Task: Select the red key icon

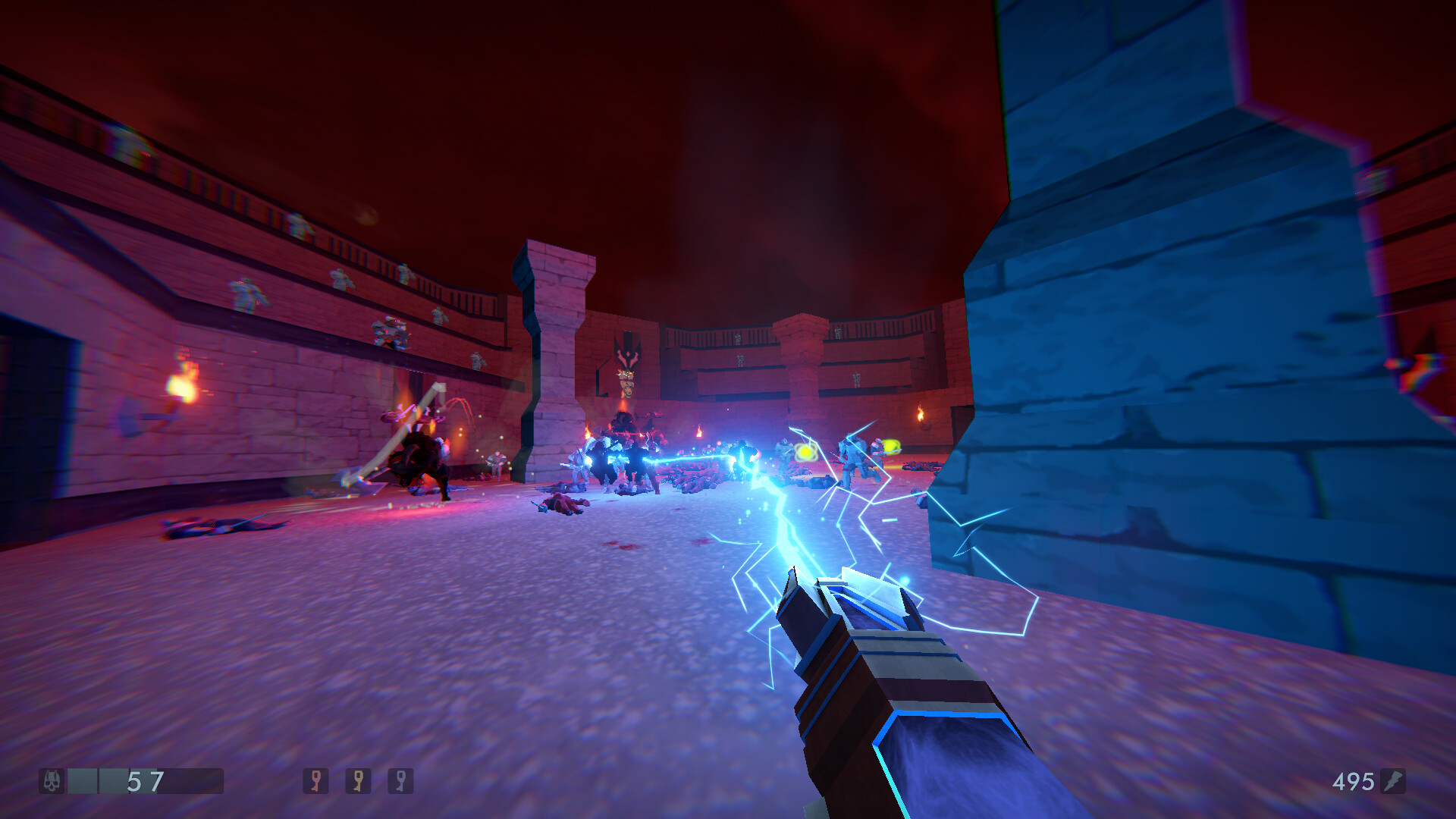Action: (x=316, y=780)
